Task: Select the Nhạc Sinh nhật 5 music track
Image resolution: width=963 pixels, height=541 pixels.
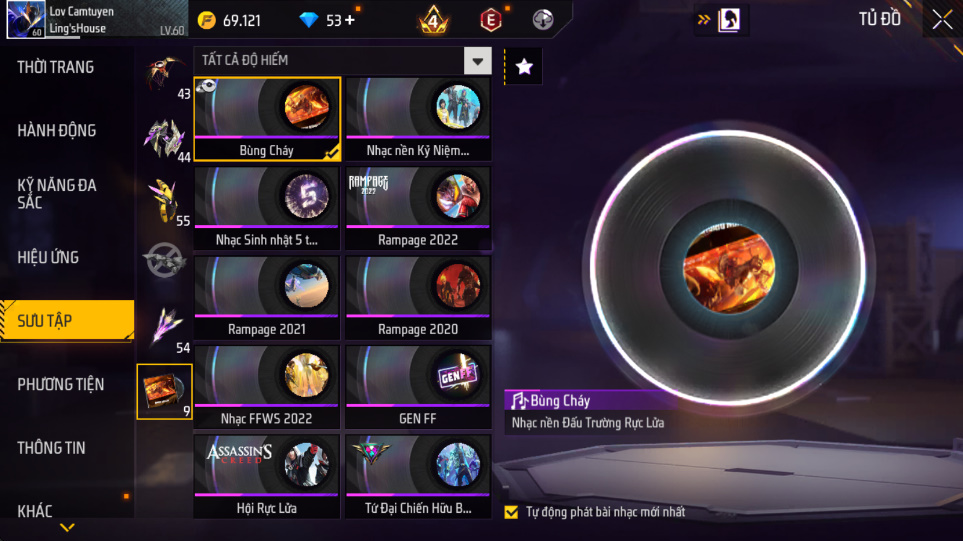Action: tap(267, 208)
